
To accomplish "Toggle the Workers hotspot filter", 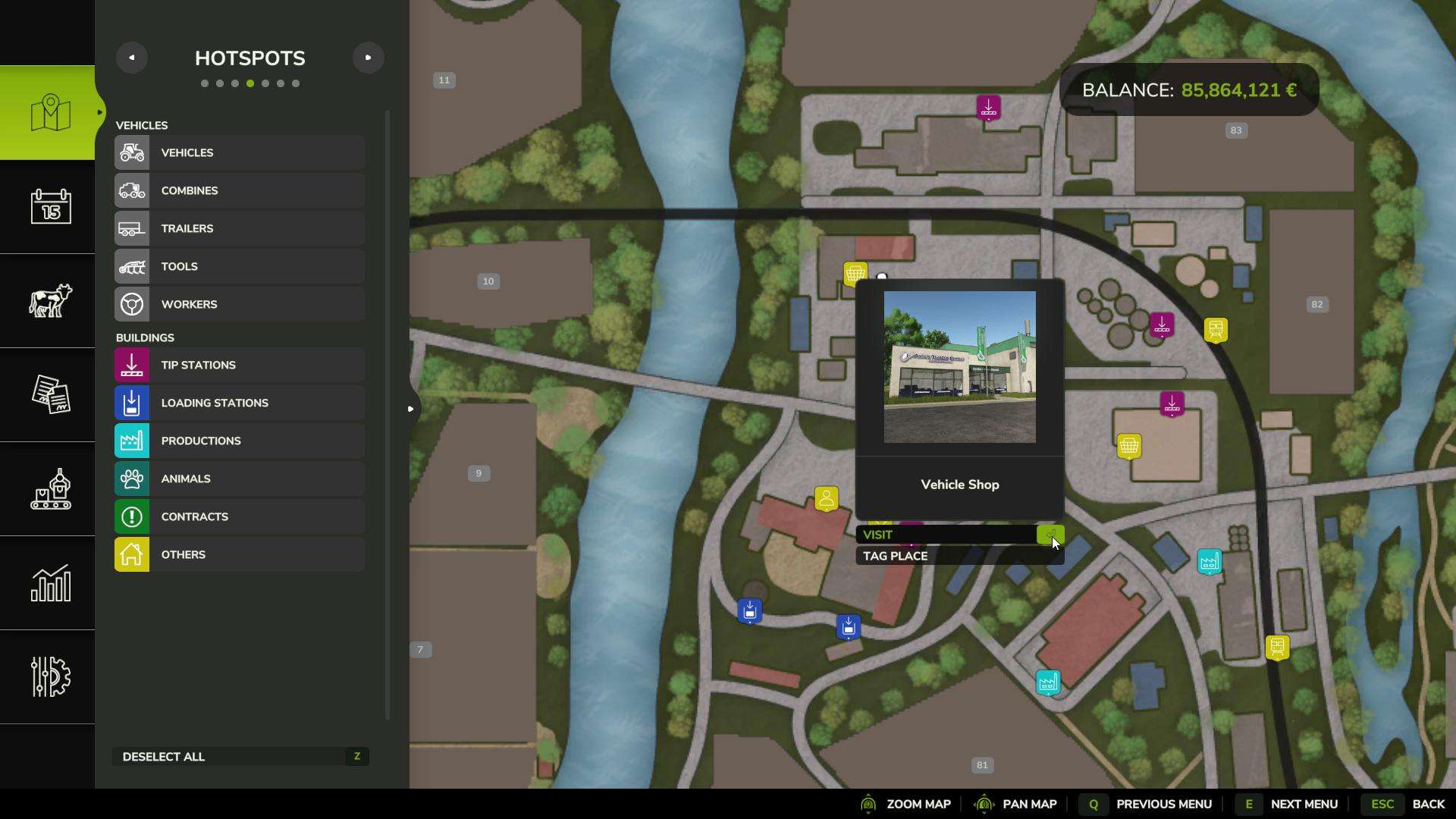I will [240, 304].
